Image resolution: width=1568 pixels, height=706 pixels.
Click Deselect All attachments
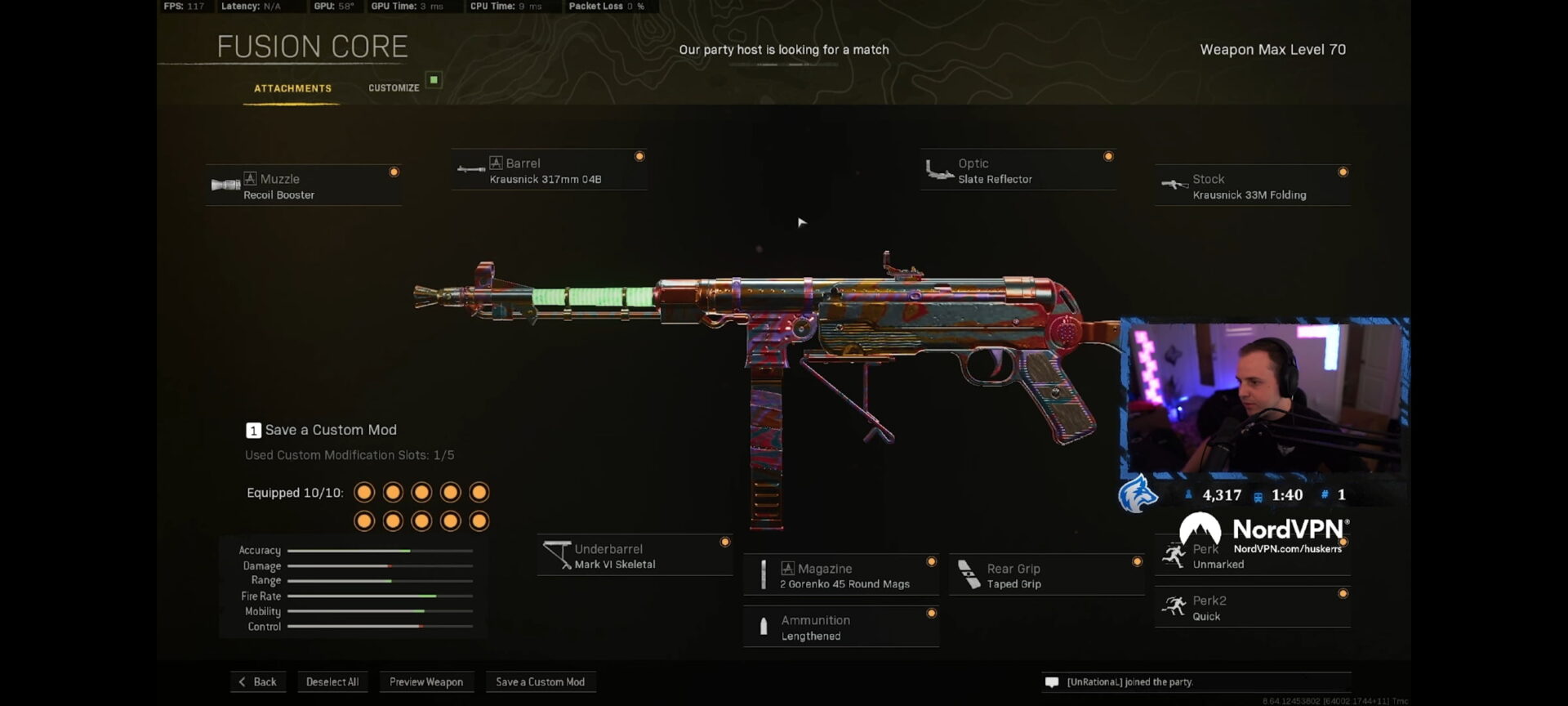point(332,682)
